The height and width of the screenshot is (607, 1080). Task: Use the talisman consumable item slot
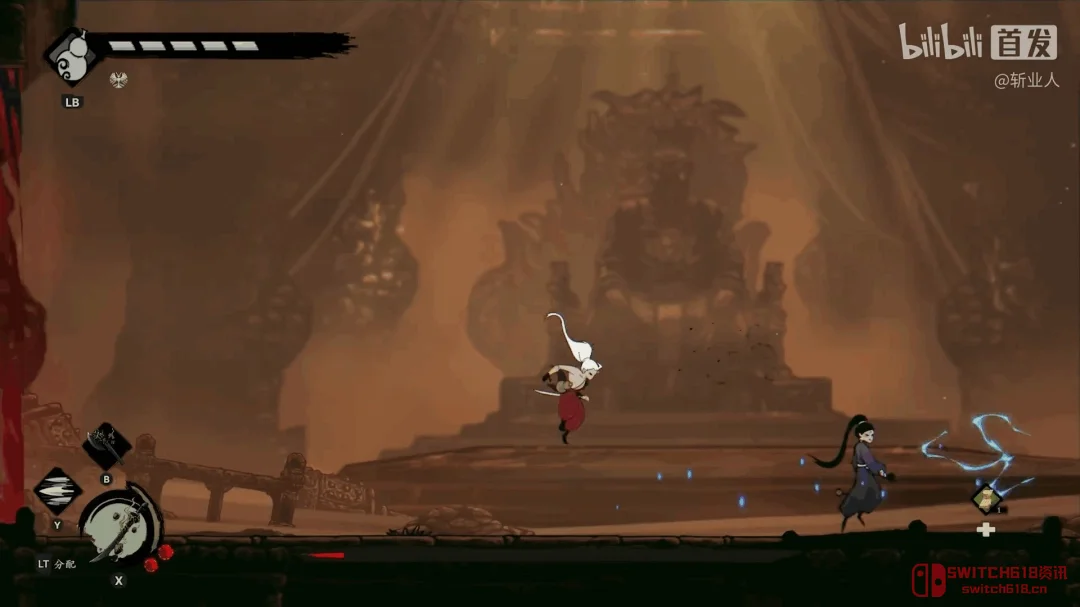point(986,497)
